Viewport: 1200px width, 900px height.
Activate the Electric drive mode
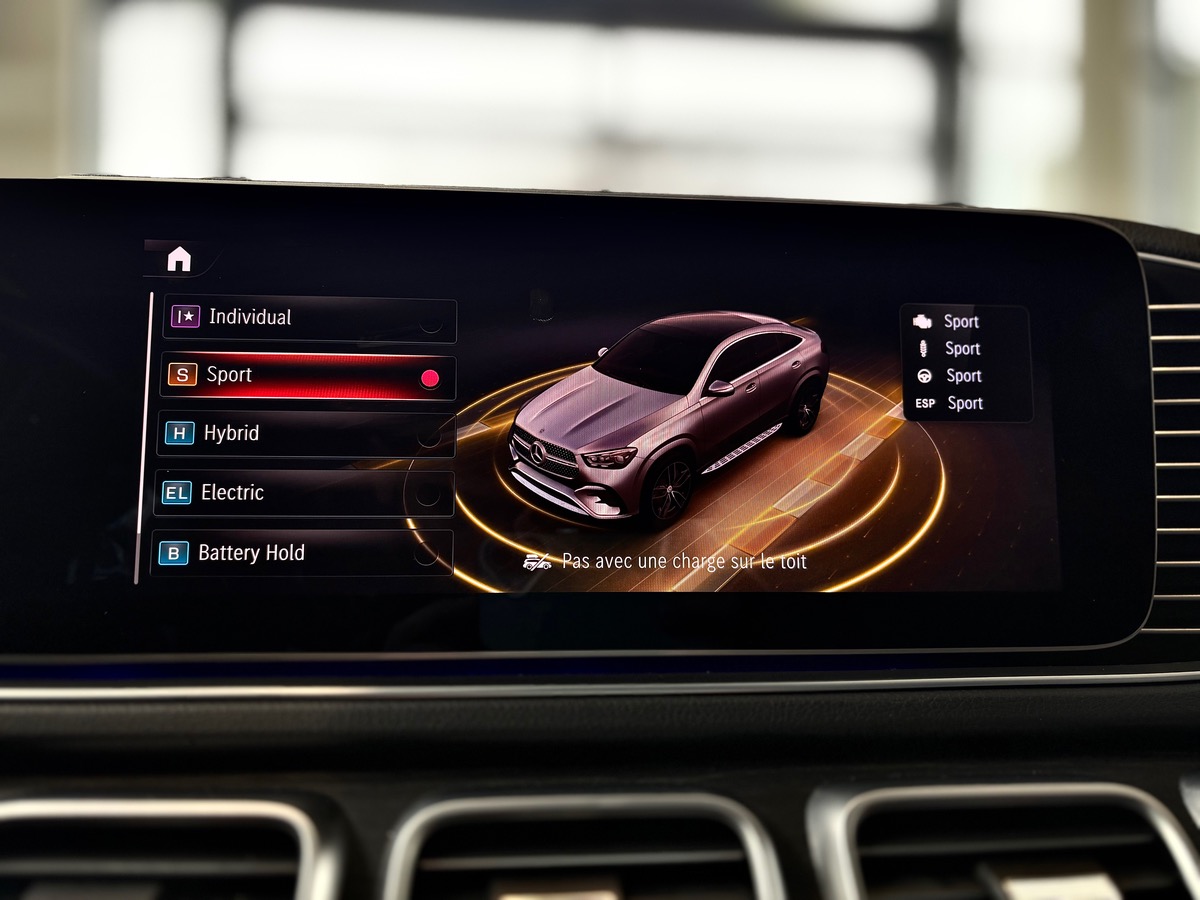point(304,493)
